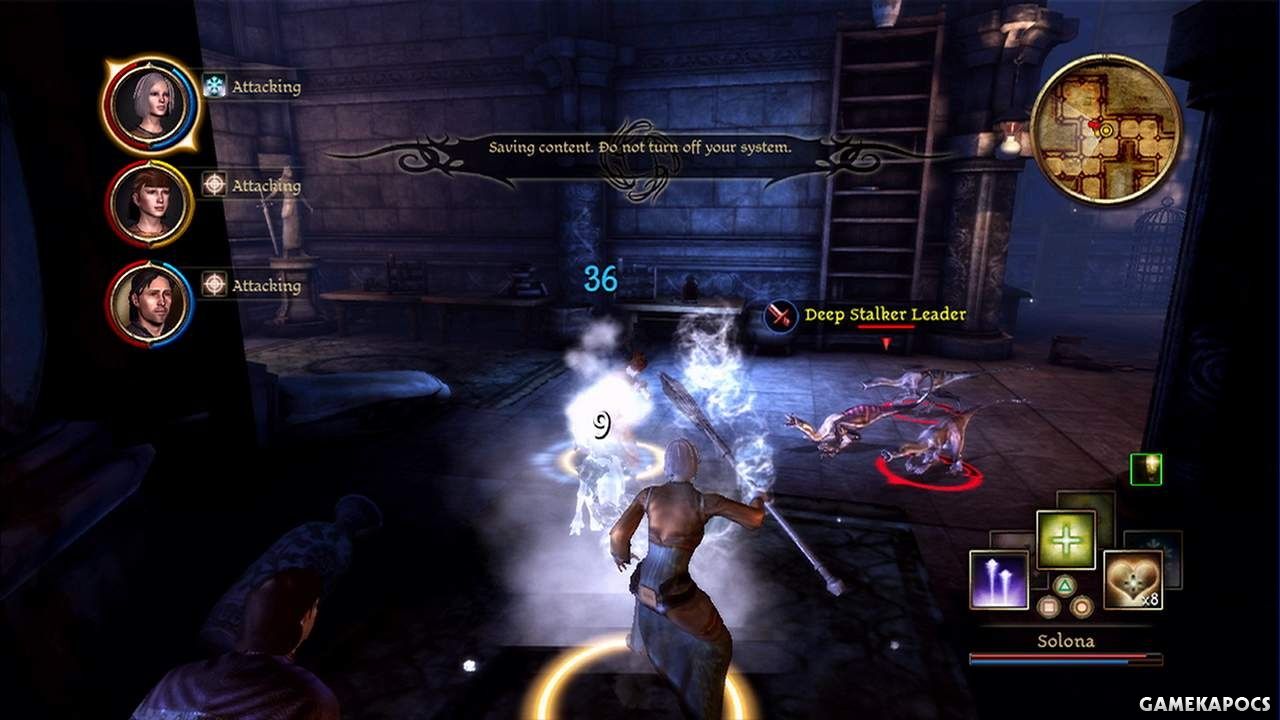Activate the green cross heal spell
The image size is (1280, 720).
1065,540
